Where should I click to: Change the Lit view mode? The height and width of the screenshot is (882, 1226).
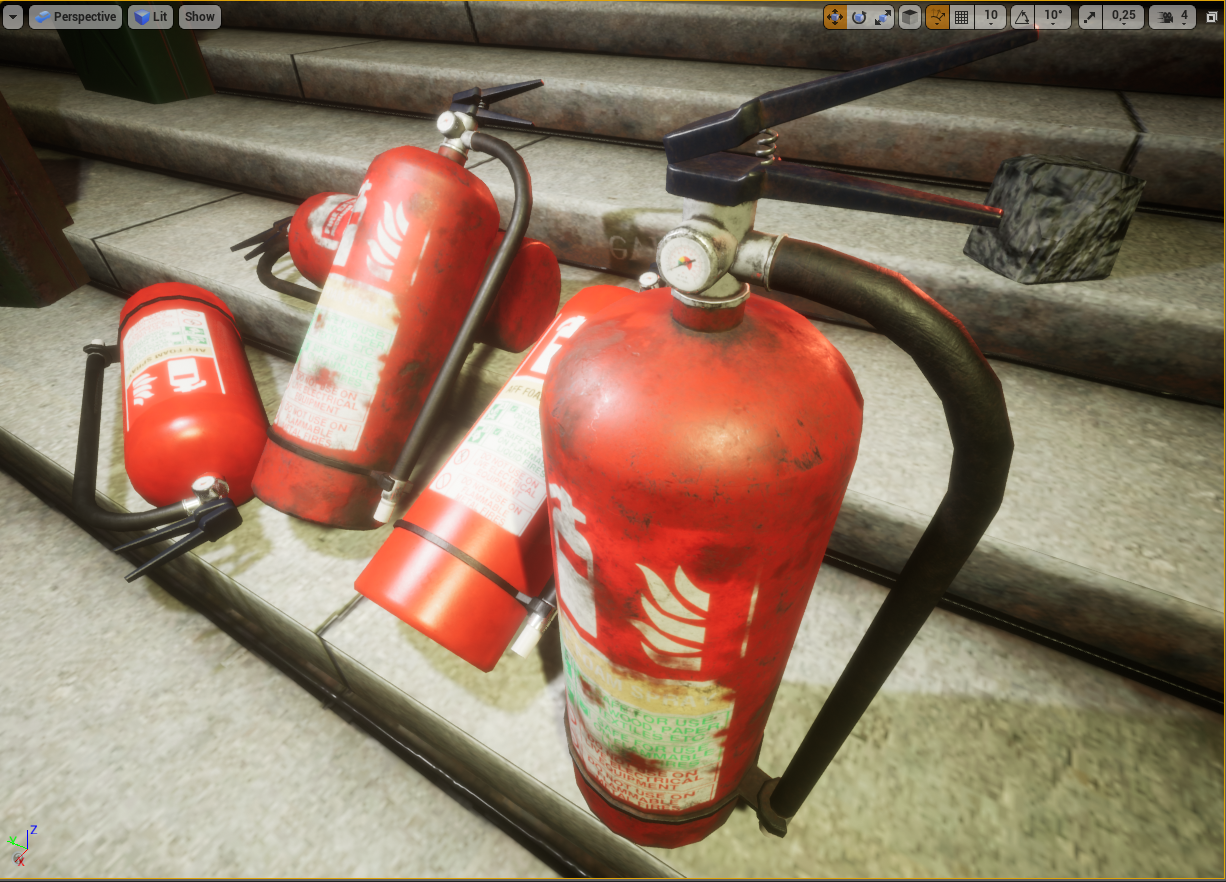[151, 17]
